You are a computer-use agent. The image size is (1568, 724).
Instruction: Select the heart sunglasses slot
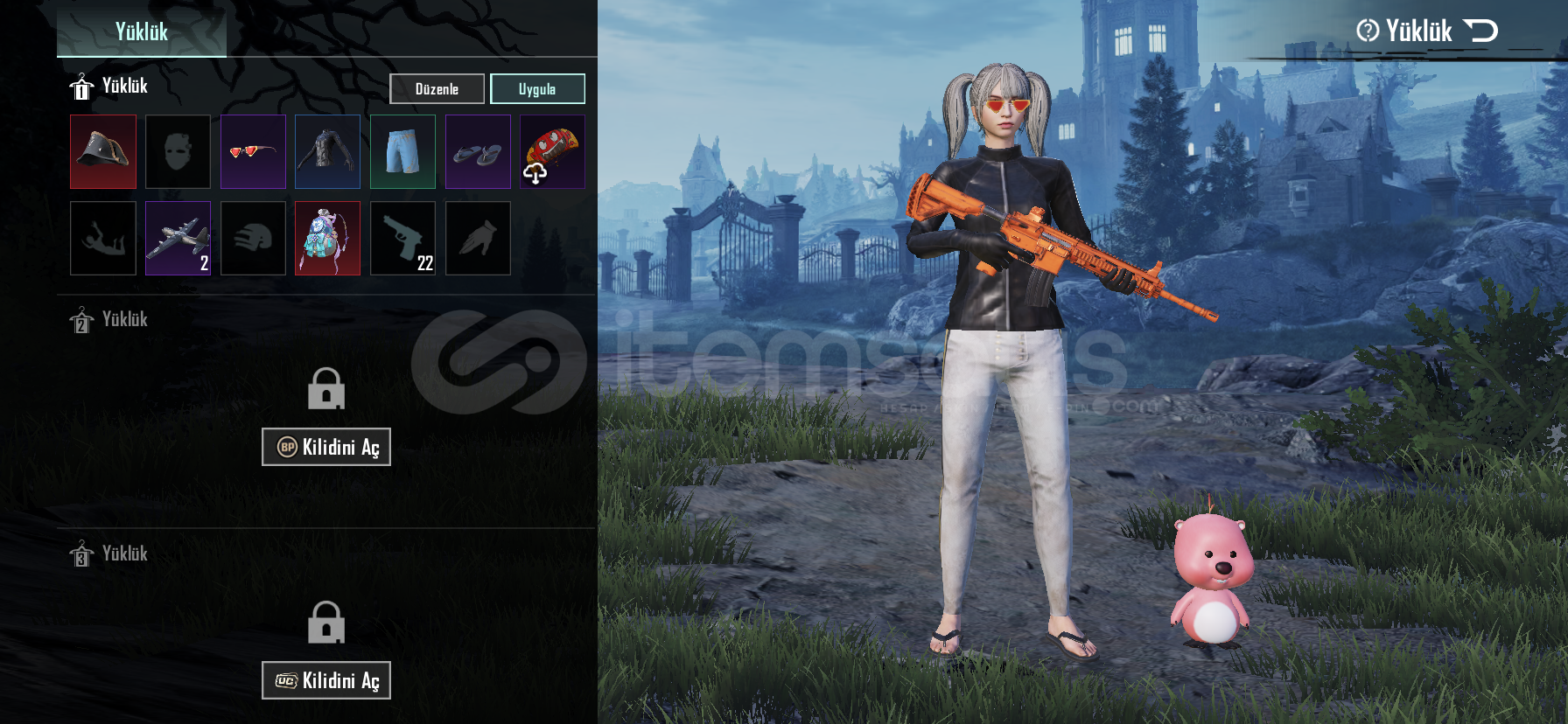[x=253, y=151]
